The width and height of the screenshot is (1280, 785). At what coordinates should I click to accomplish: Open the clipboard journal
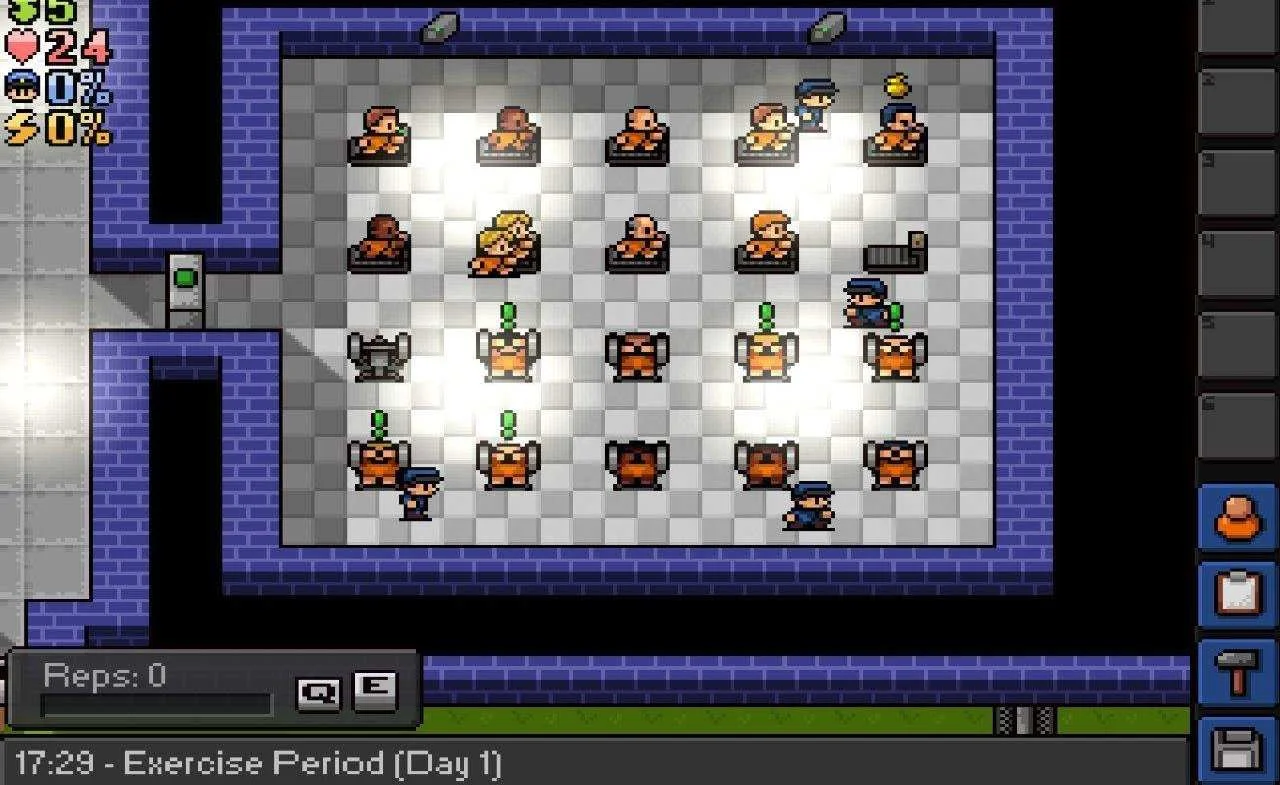tap(1238, 595)
